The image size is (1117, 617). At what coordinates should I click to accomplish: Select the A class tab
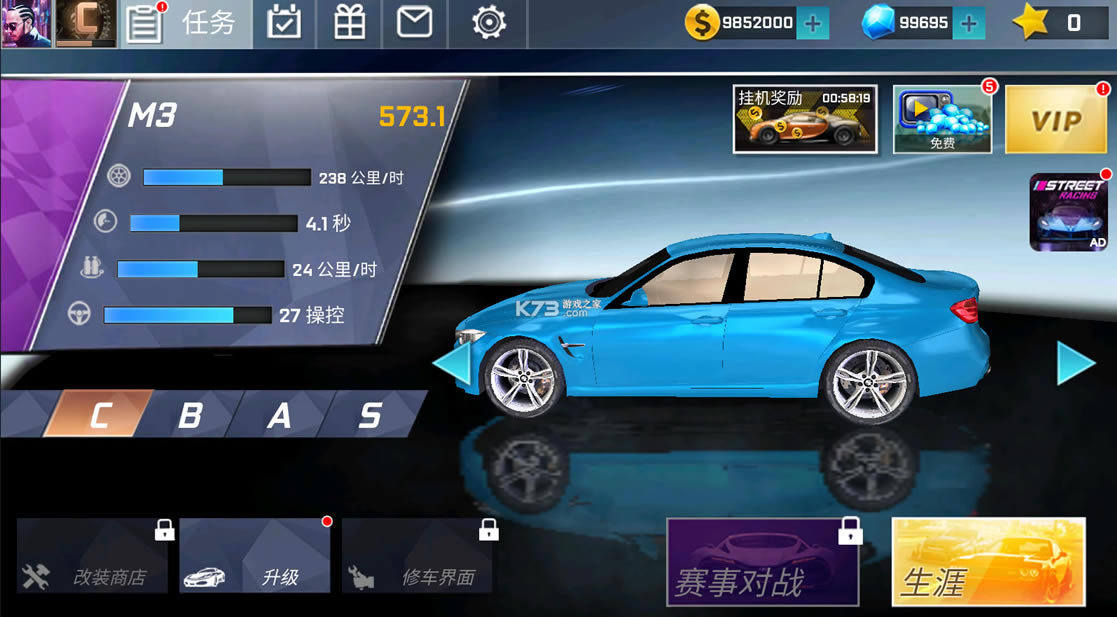pos(279,414)
